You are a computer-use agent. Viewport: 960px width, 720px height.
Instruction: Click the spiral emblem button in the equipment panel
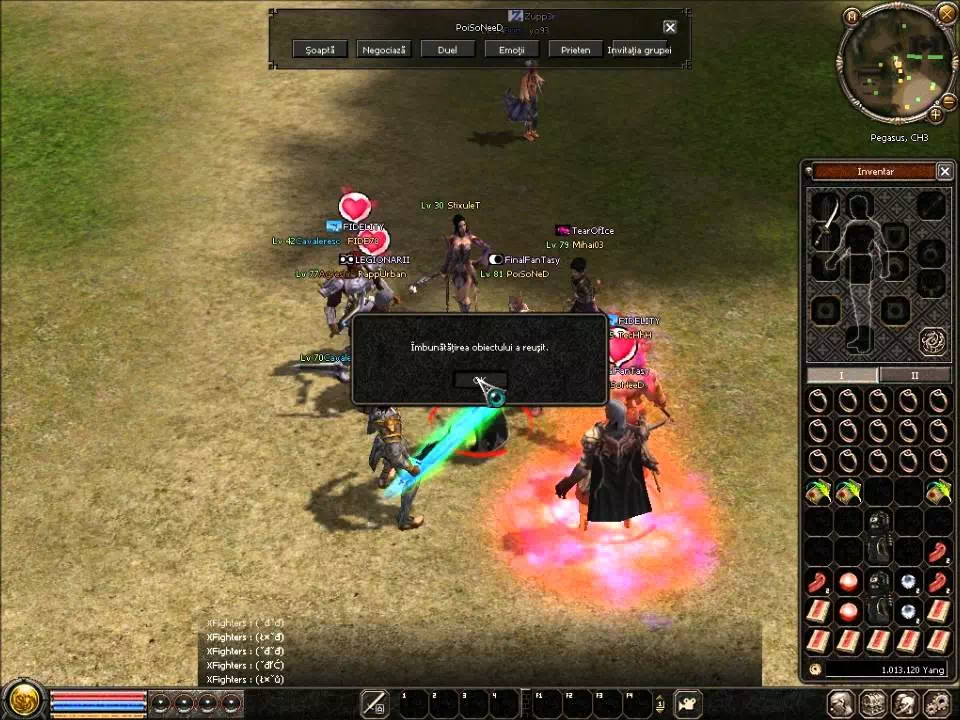[x=933, y=342]
